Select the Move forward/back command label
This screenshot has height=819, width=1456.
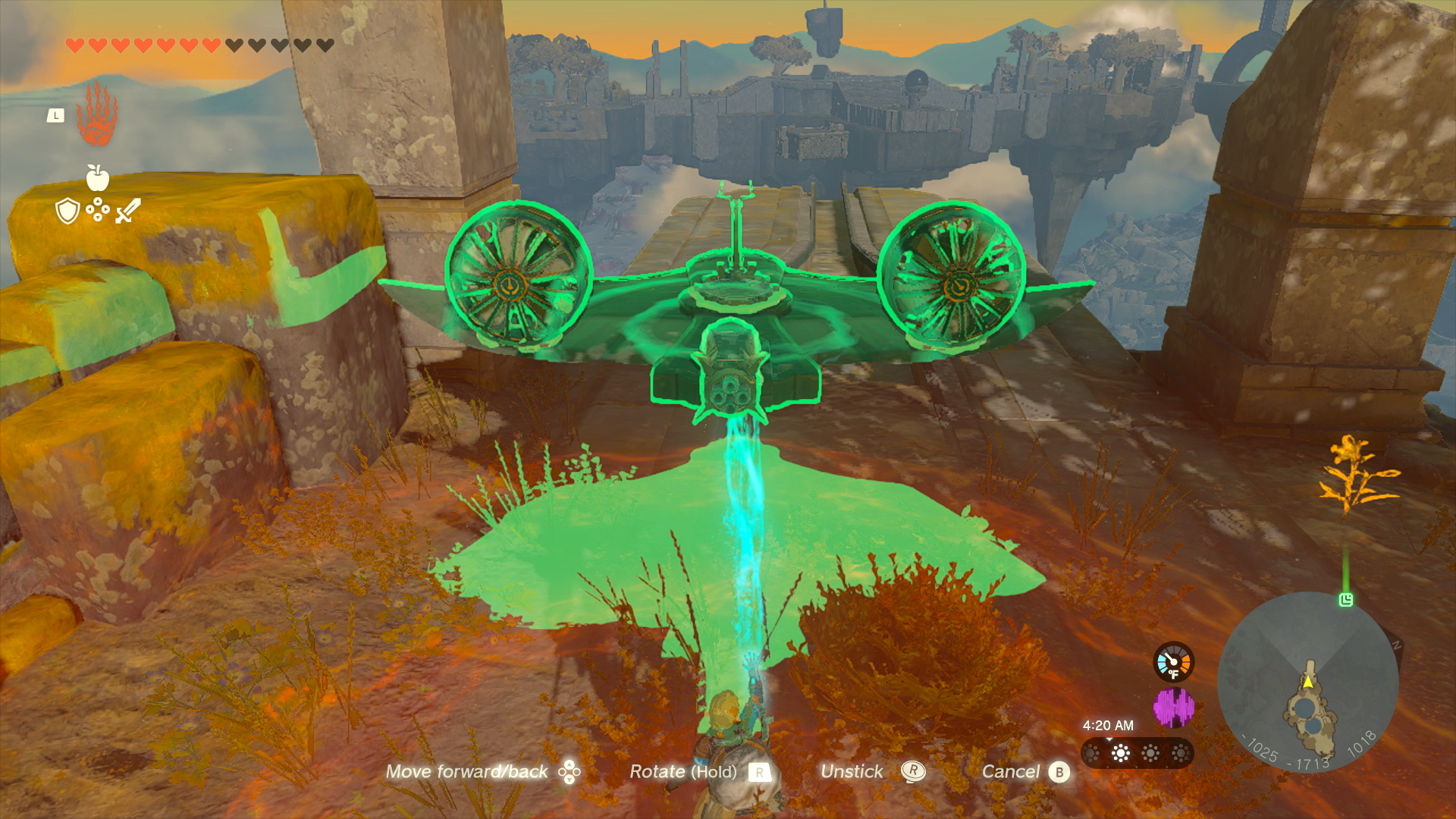coord(468,770)
